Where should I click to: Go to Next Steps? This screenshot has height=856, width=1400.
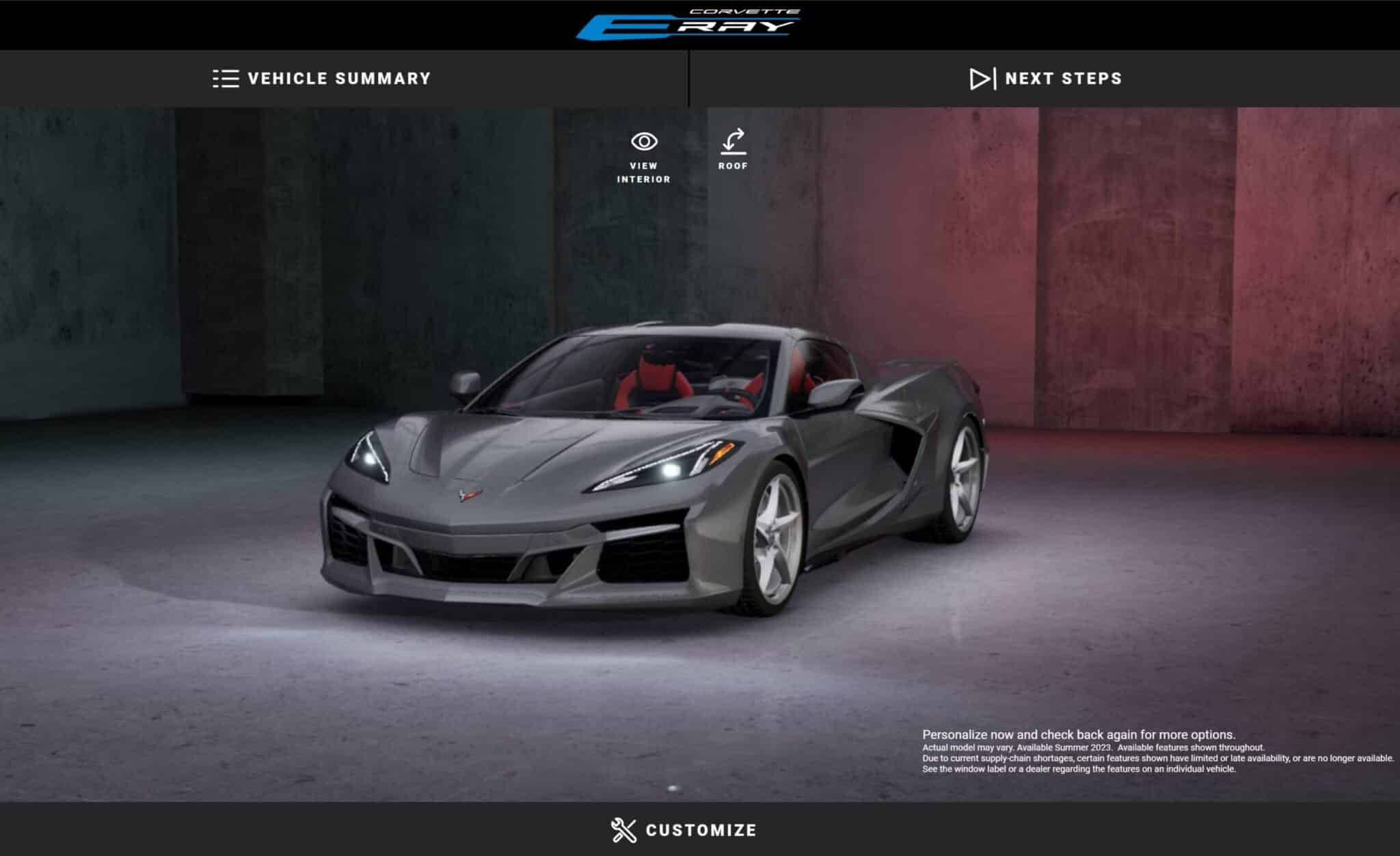click(x=1045, y=79)
